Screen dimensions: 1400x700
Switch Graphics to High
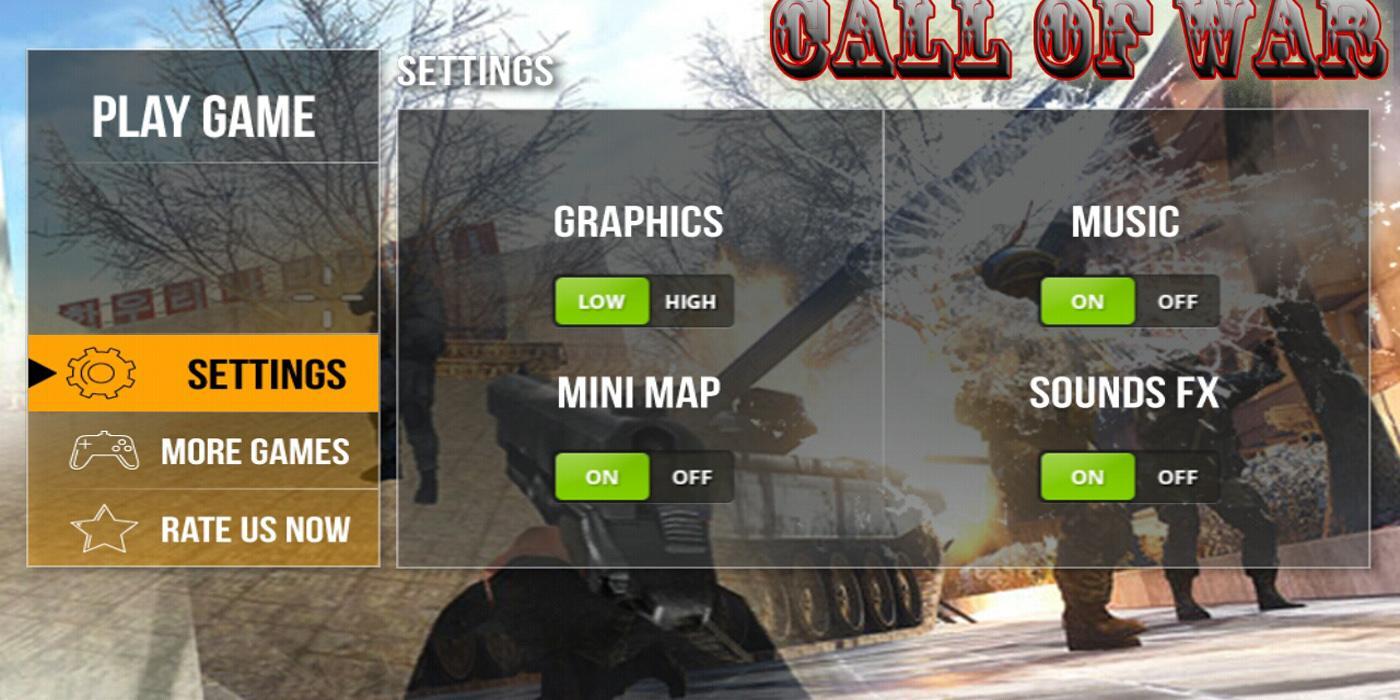coord(690,302)
